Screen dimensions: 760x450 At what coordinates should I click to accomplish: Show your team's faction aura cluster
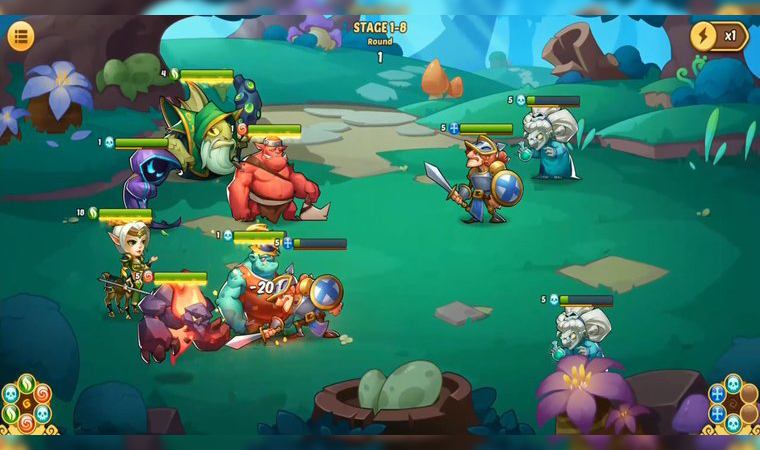[27, 405]
